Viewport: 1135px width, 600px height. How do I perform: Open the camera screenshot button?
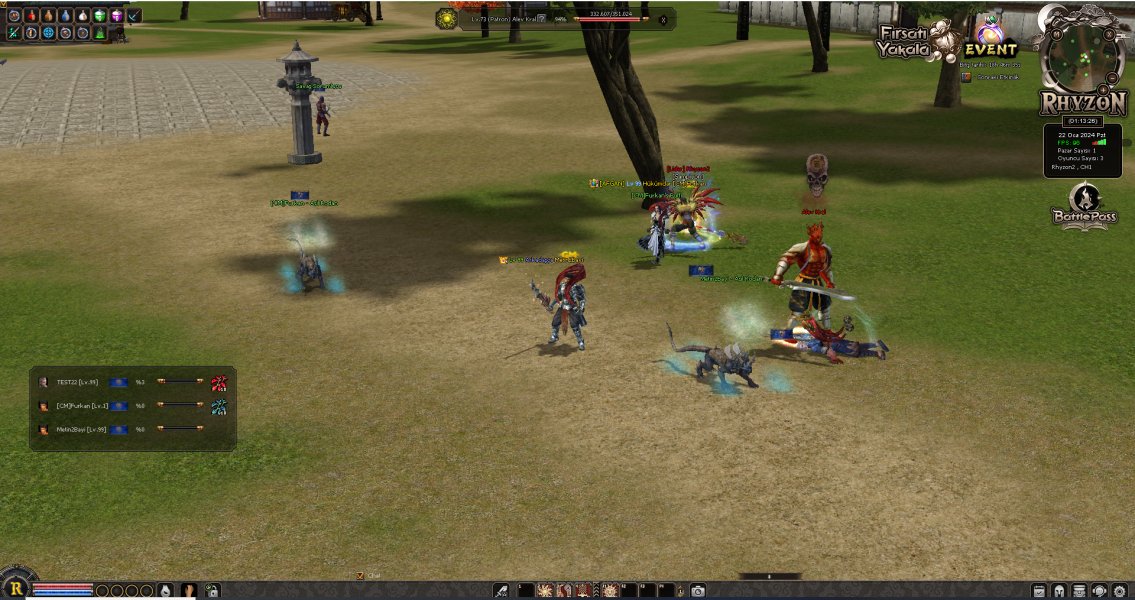pyautogui.click(x=697, y=591)
